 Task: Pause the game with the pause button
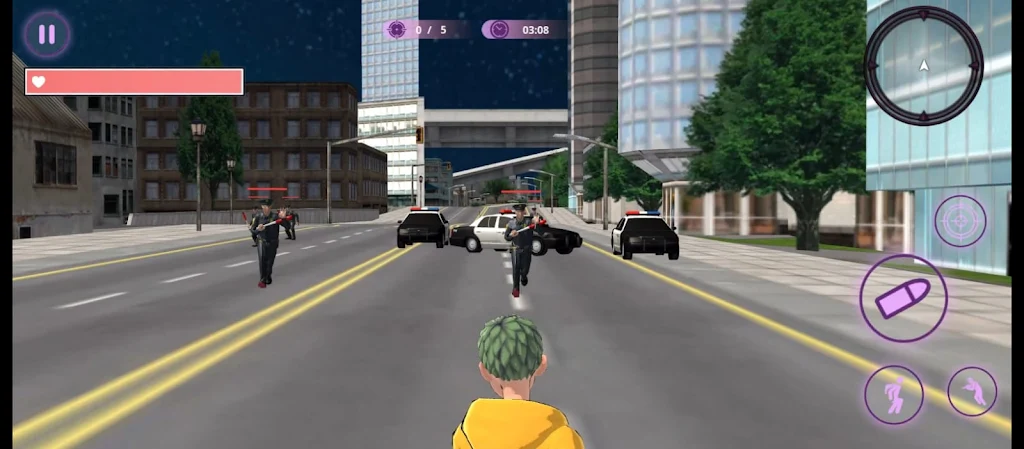coord(46,34)
